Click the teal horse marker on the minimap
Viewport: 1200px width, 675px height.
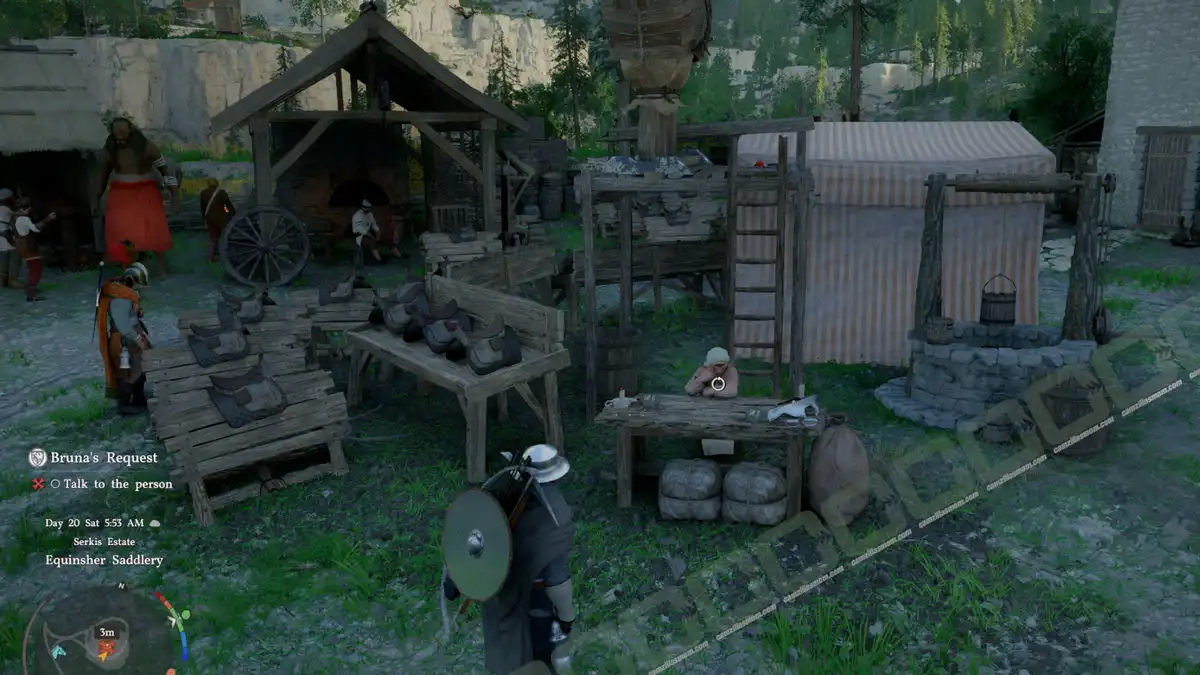[58, 651]
